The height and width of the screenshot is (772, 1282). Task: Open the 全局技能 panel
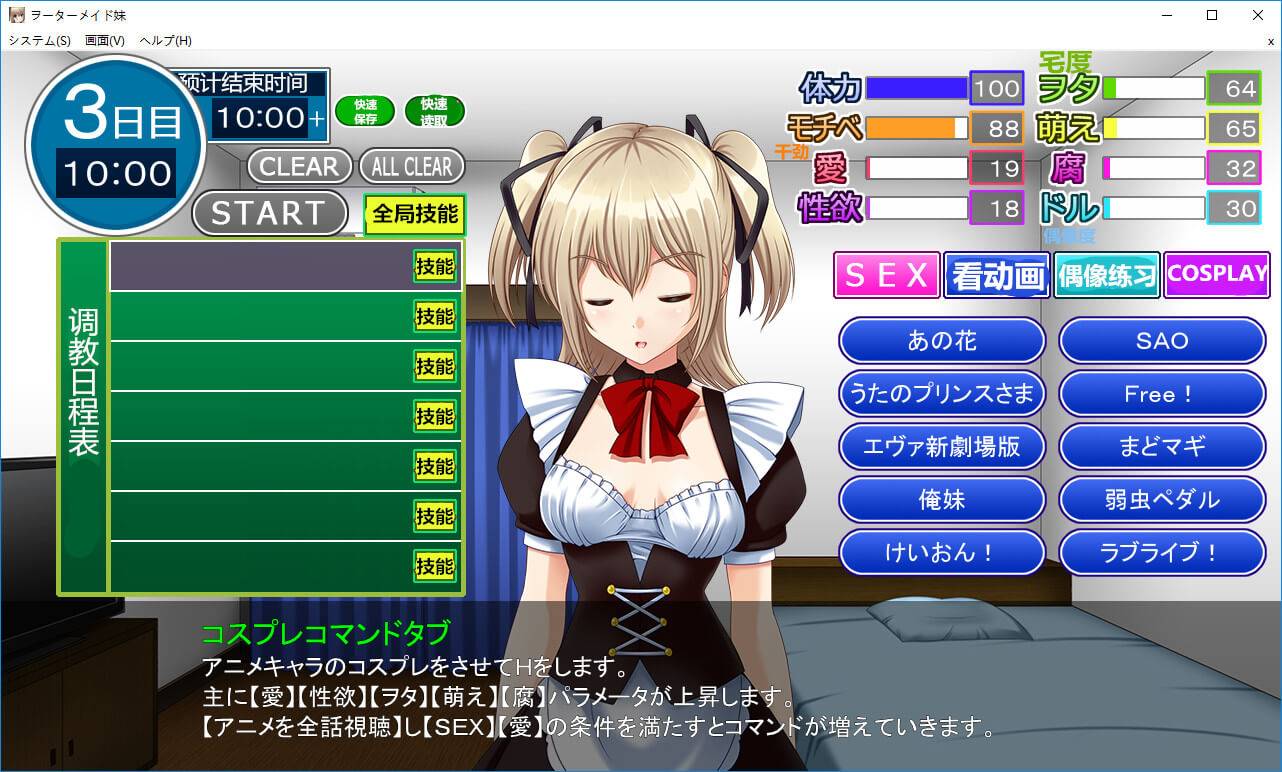(414, 213)
